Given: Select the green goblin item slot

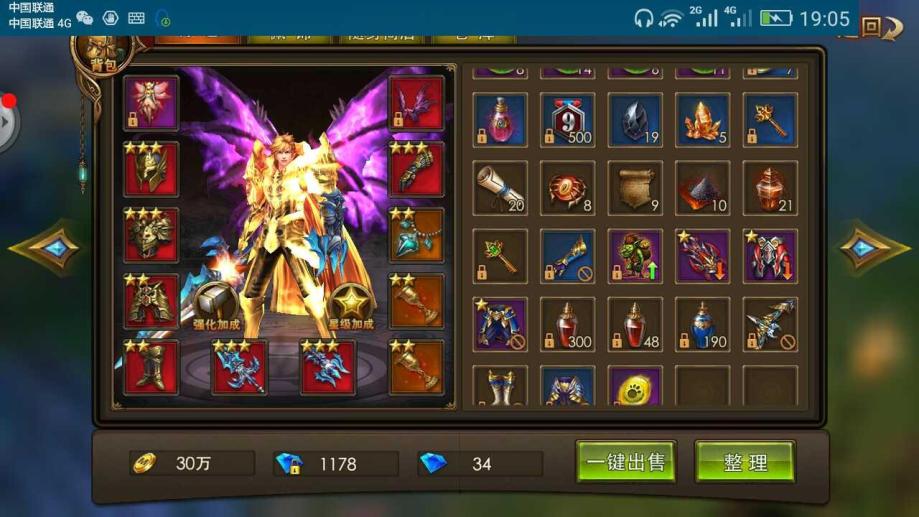Looking at the screenshot, I should click(635, 256).
